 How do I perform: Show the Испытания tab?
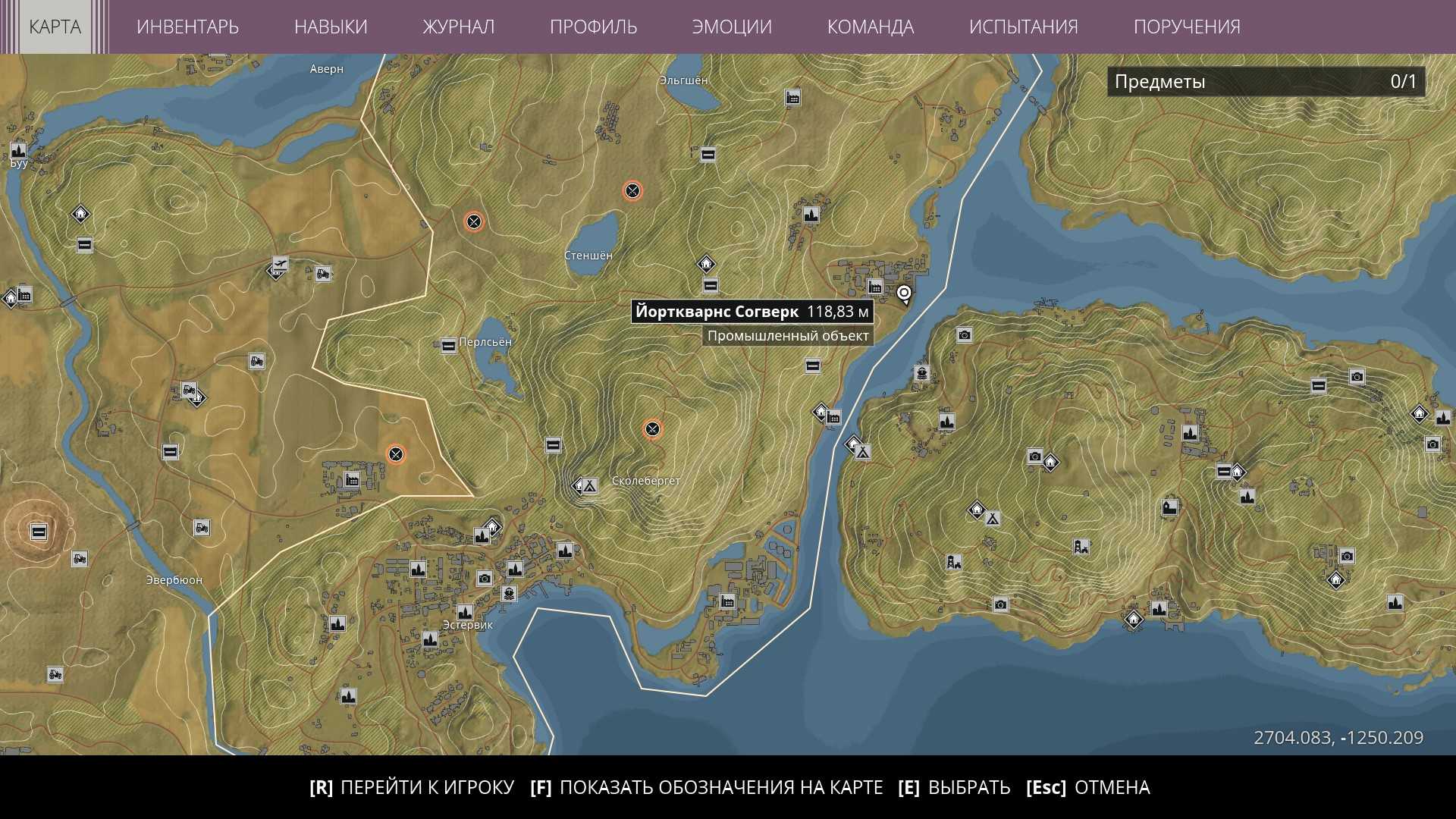coord(1023,27)
